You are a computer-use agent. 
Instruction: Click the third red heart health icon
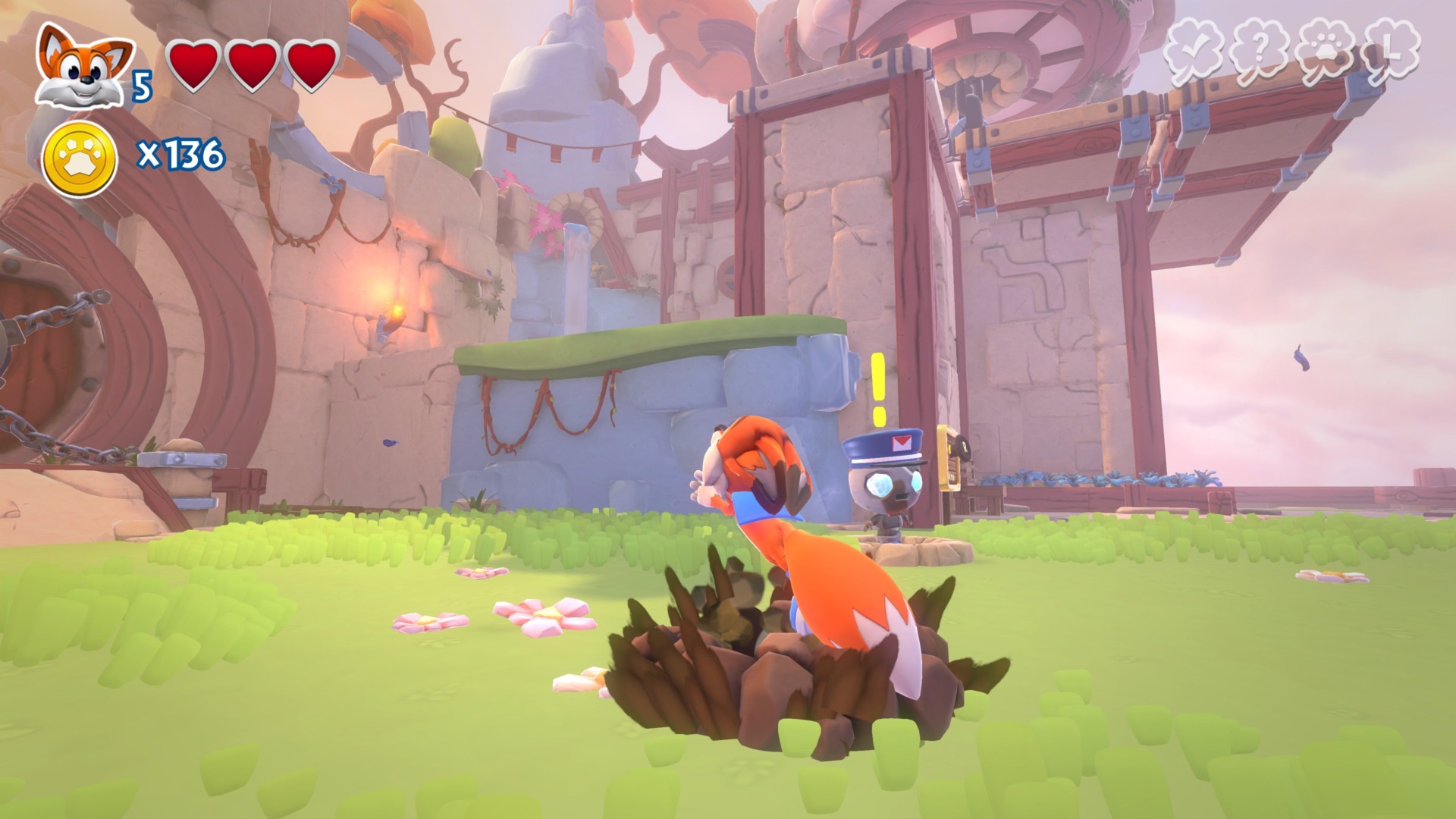(312, 67)
